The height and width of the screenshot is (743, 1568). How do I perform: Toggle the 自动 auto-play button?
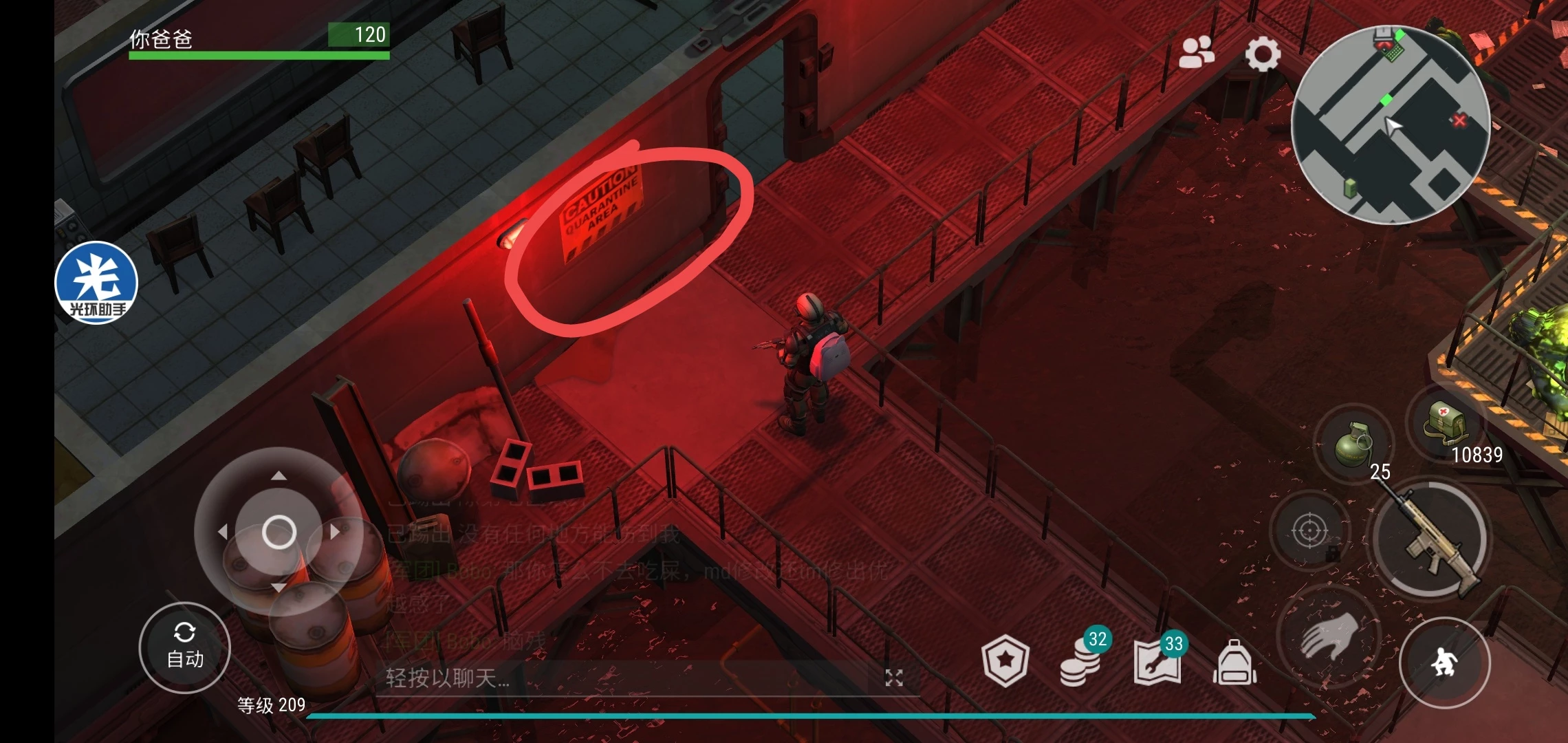tap(184, 647)
